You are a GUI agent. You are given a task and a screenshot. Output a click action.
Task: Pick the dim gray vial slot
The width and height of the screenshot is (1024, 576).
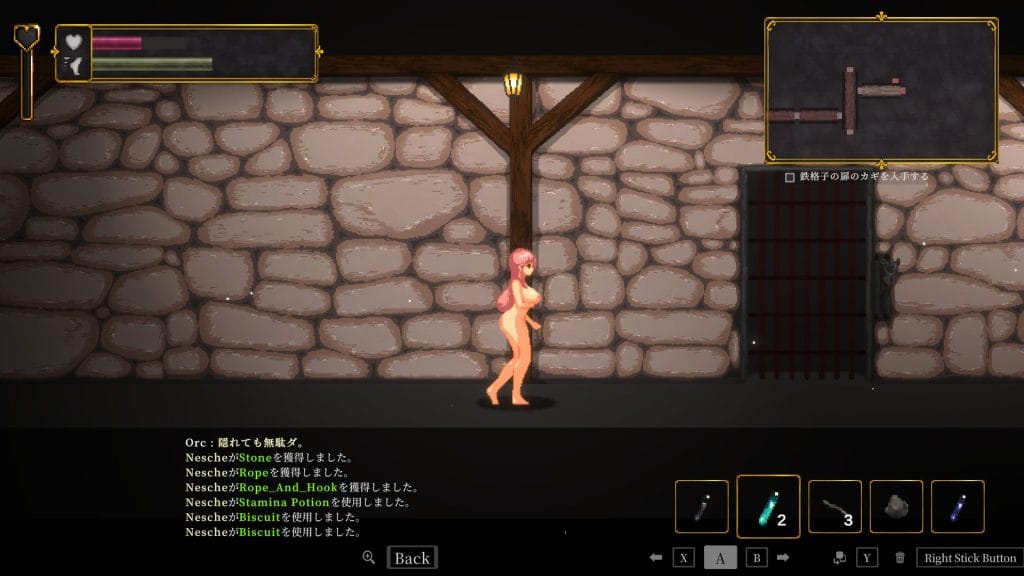[x=701, y=506]
